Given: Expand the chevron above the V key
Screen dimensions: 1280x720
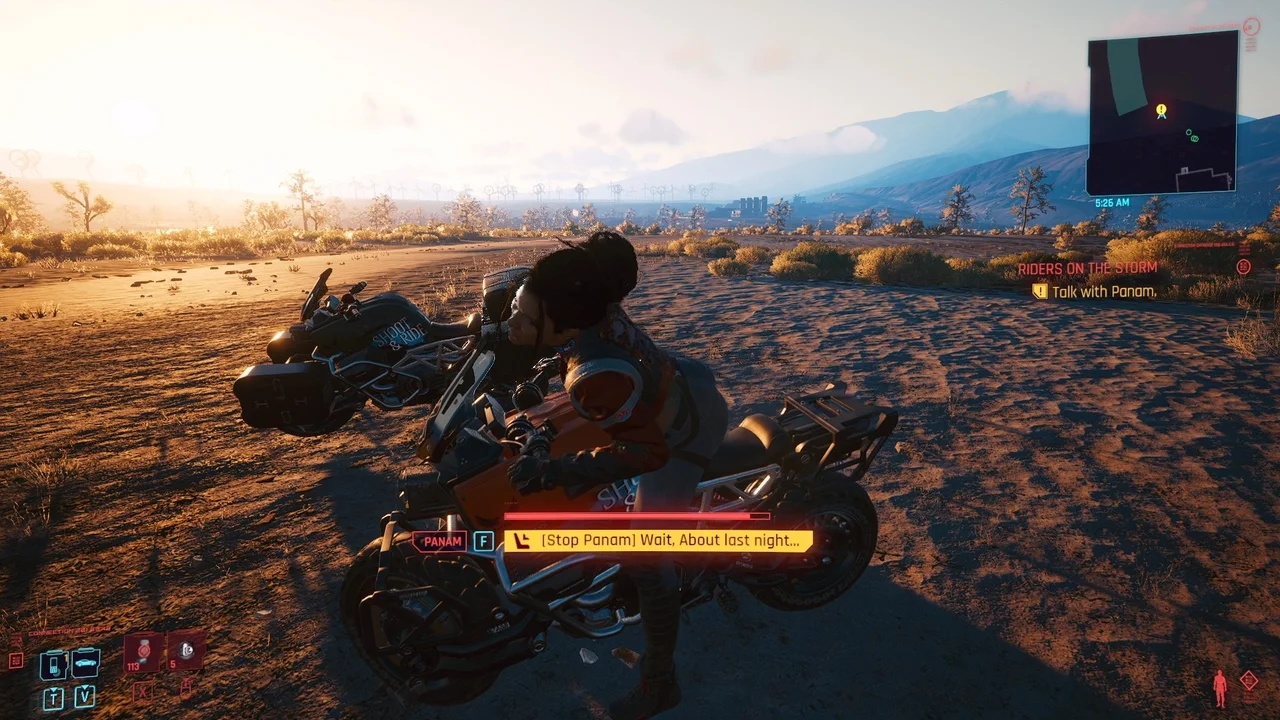Looking at the screenshot, I should [84, 687].
